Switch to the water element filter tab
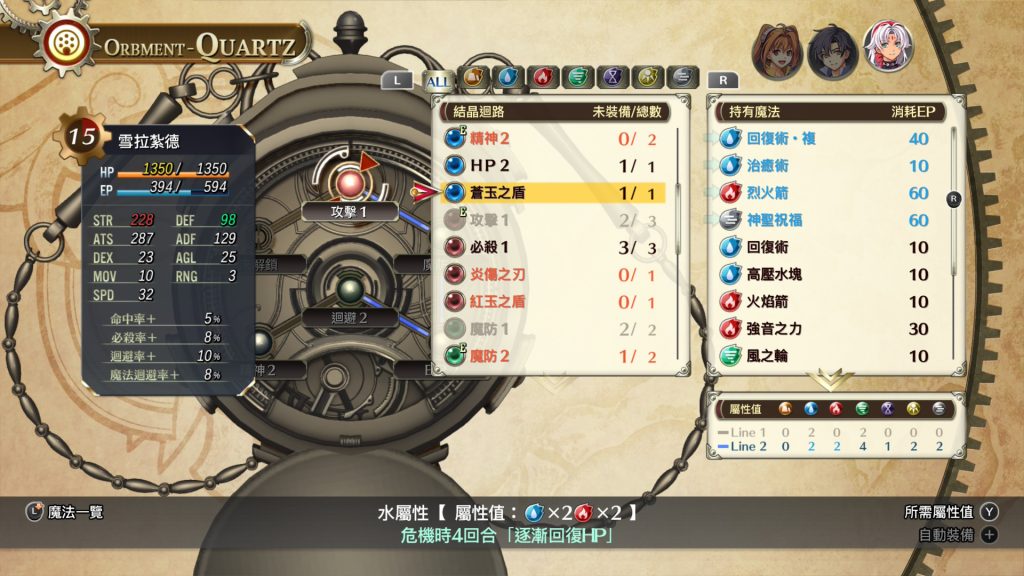The width and height of the screenshot is (1024, 576). point(508,78)
